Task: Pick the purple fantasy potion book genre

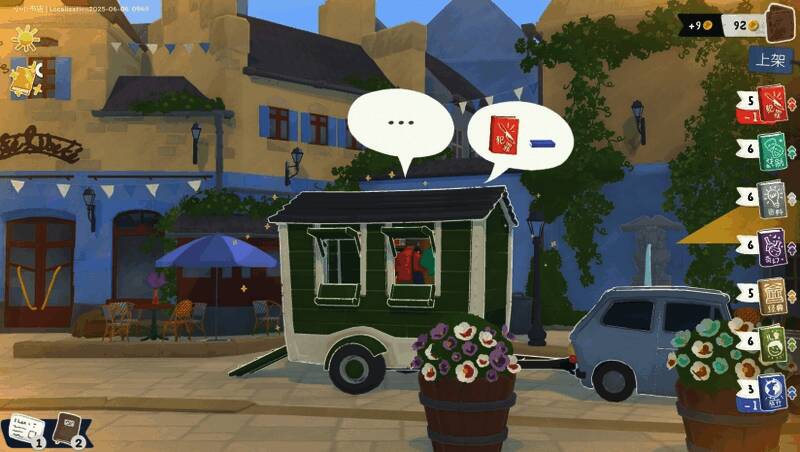Action: tap(771, 245)
